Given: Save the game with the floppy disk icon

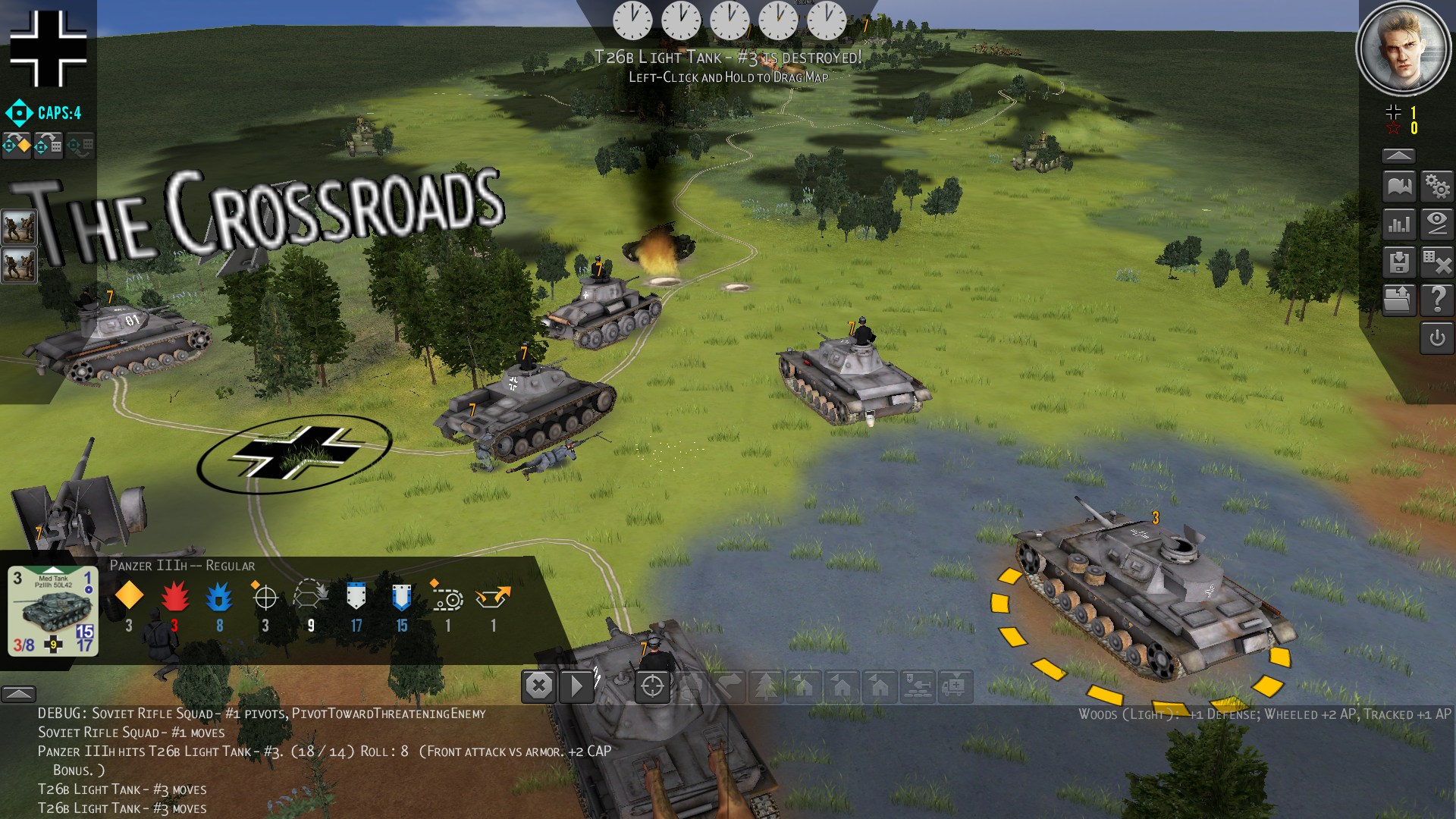Looking at the screenshot, I should tap(1399, 262).
